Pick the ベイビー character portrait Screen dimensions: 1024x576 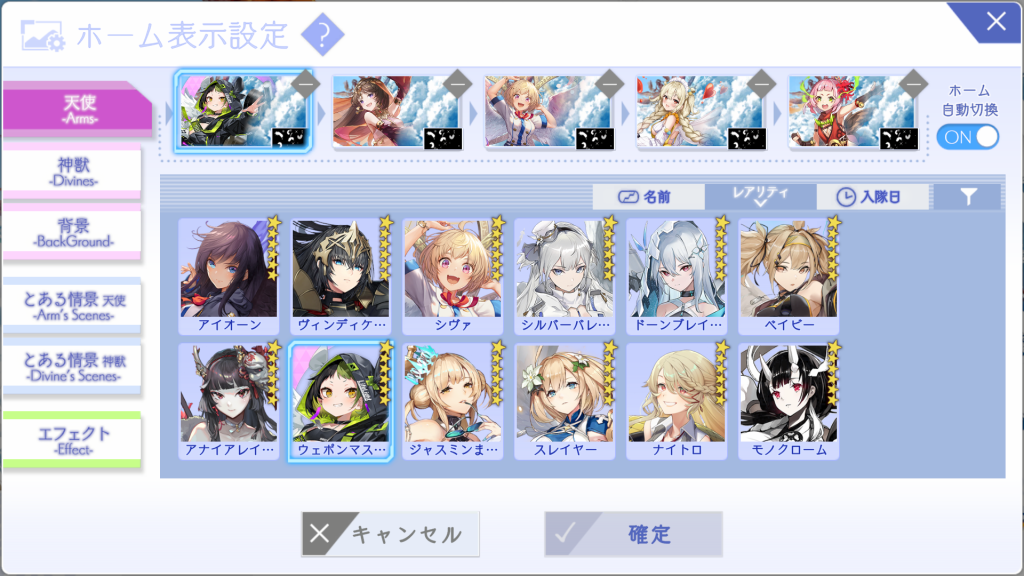pos(789,275)
